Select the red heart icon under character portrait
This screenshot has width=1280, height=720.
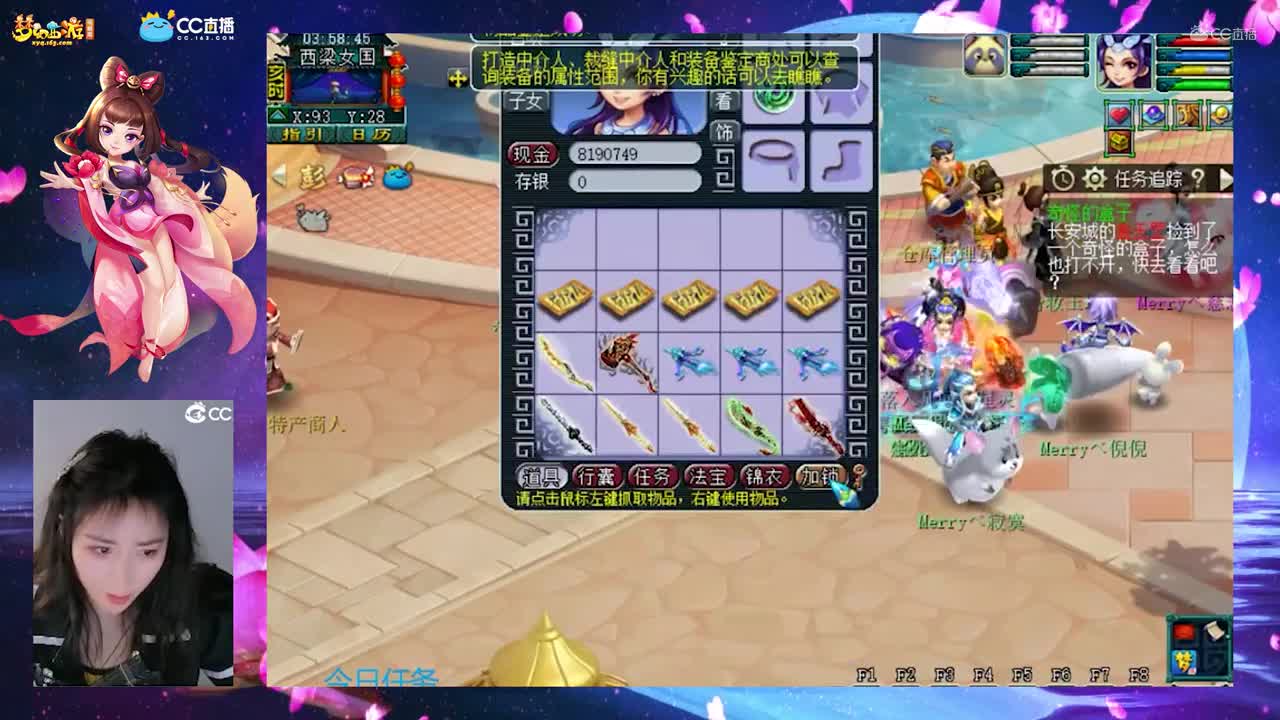(1120, 113)
